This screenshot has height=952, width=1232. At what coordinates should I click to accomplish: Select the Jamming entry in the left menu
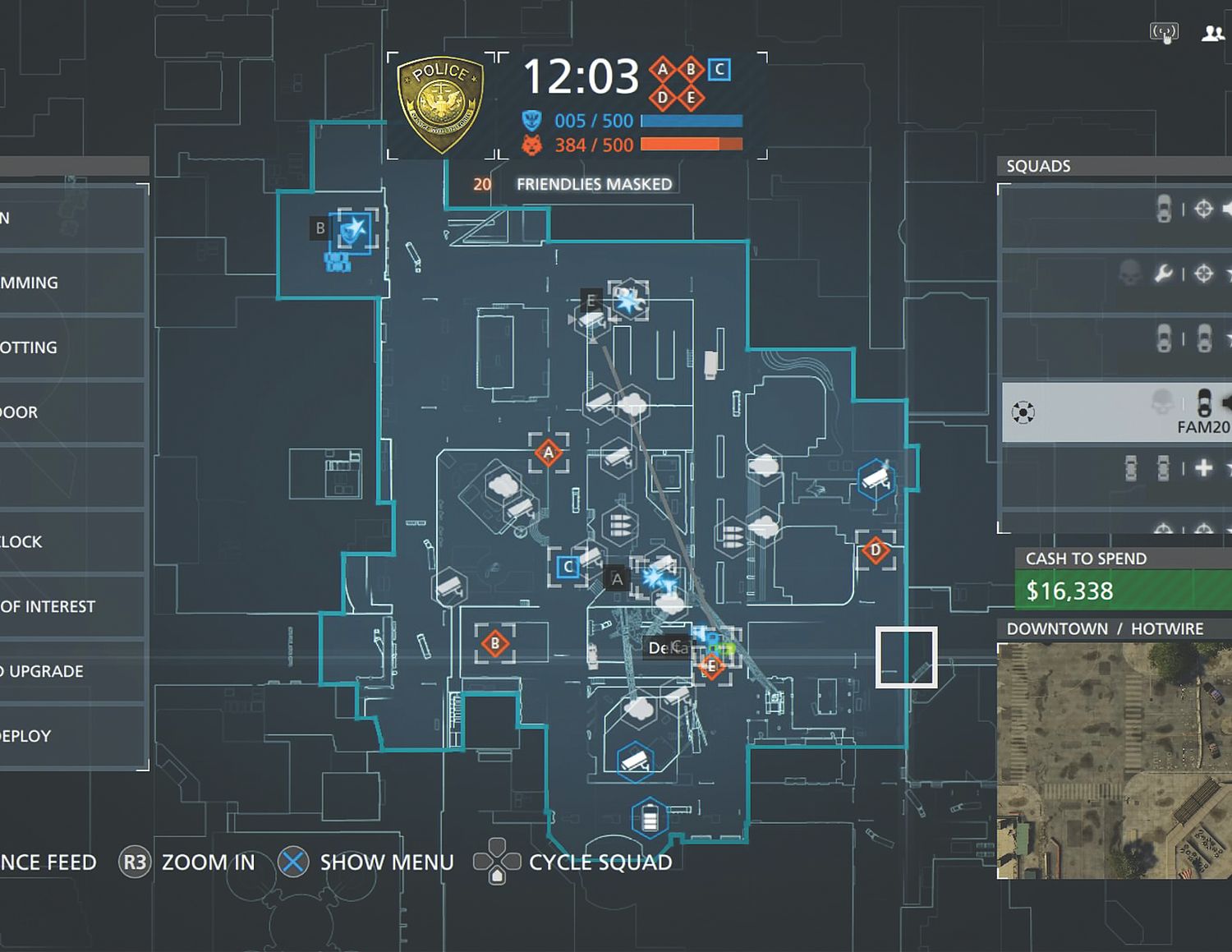72,283
